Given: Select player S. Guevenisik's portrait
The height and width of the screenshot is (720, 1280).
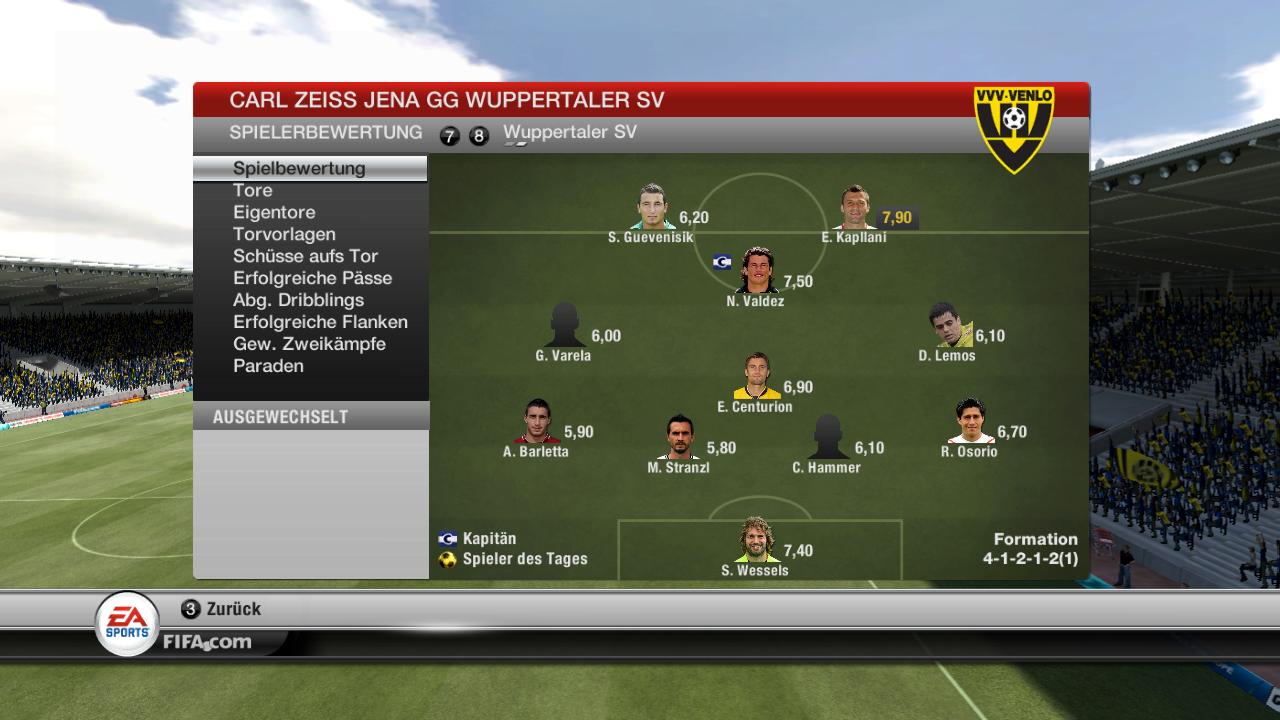Looking at the screenshot, I should click(x=653, y=208).
